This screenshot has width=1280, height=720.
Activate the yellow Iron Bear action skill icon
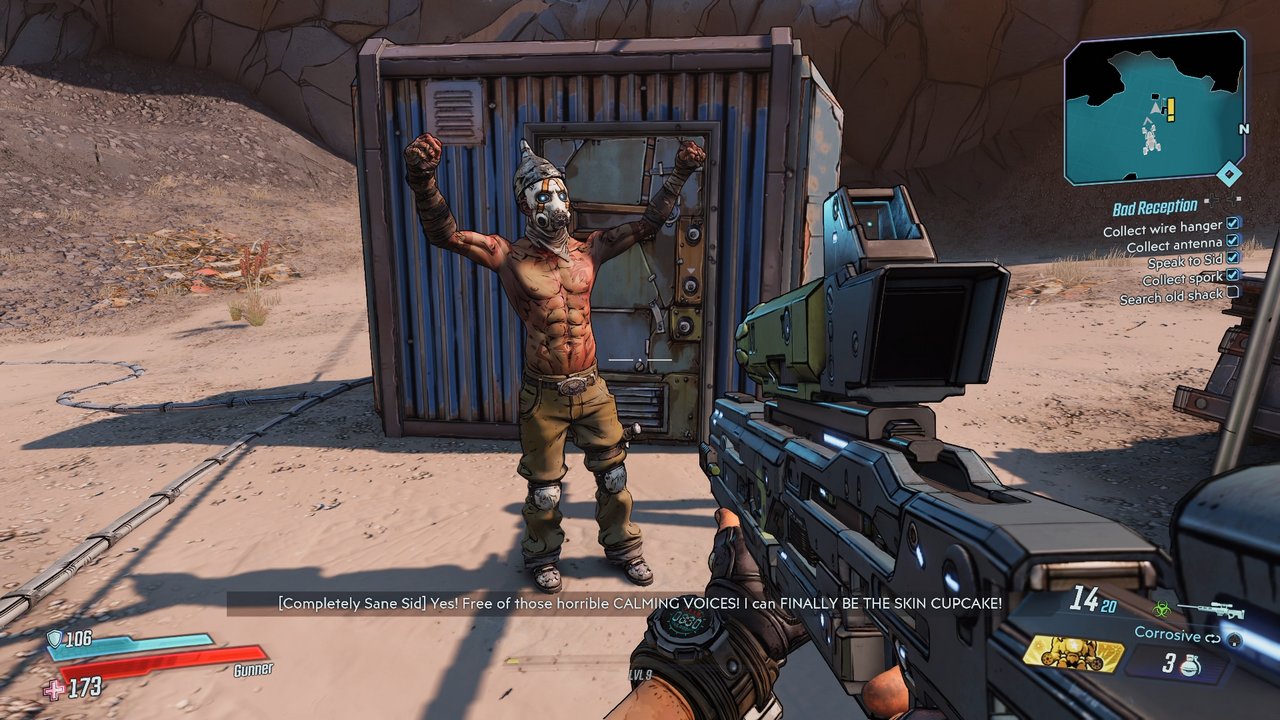1073,652
